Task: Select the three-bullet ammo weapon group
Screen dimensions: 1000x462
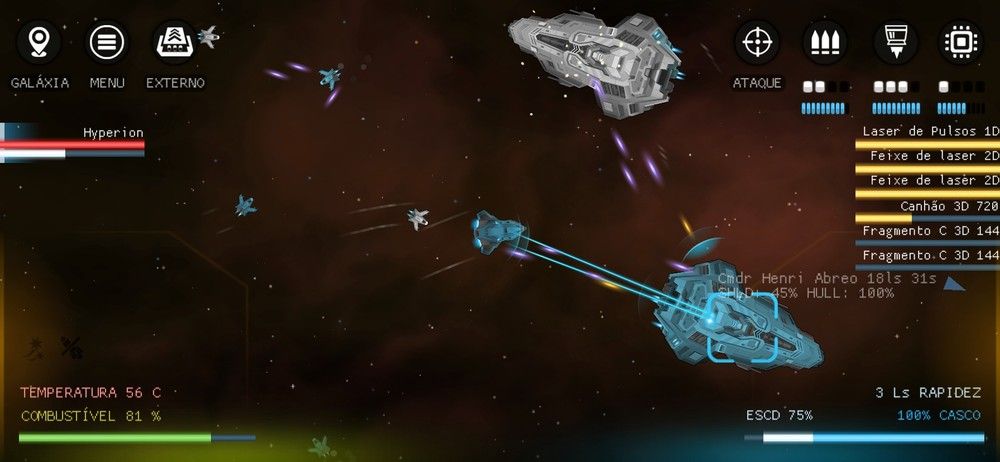Action: tap(825, 43)
